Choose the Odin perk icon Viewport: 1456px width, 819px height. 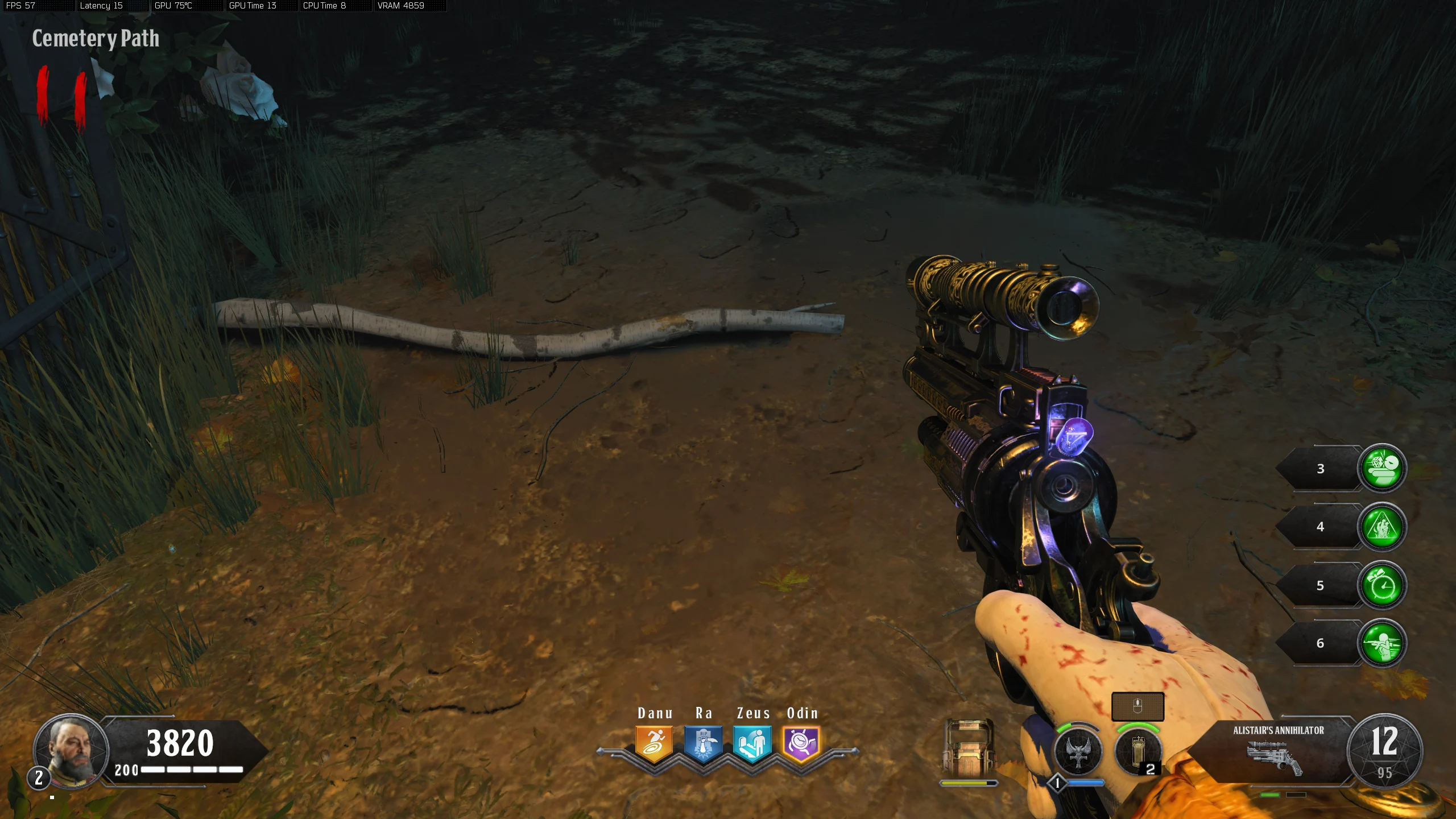[801, 743]
